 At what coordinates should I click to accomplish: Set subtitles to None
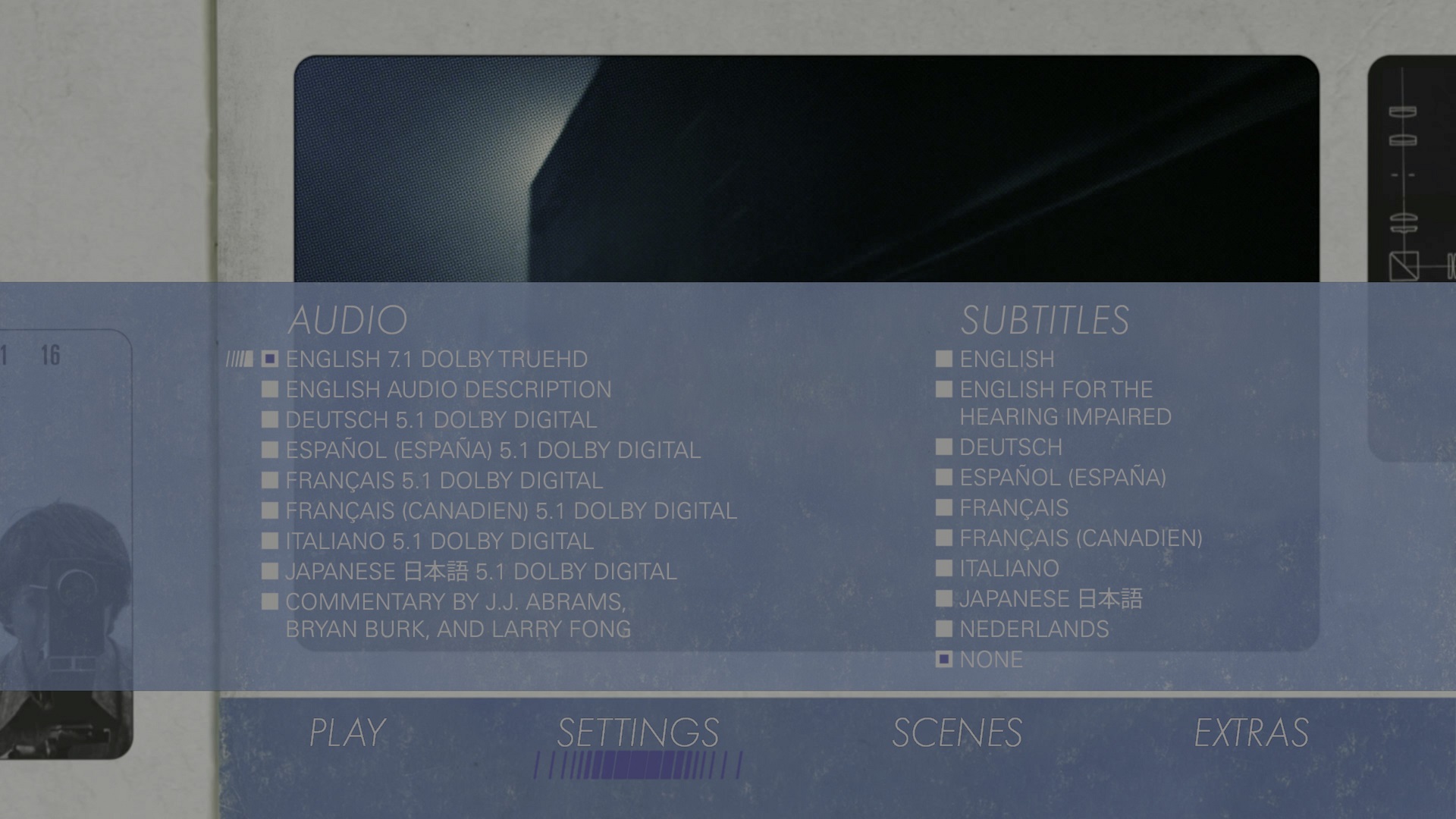(990, 659)
